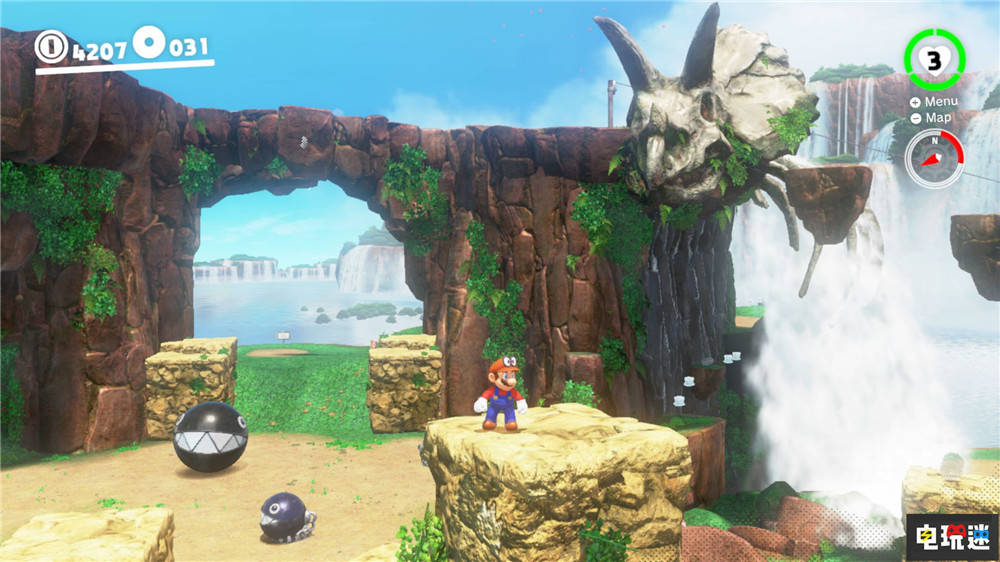Click the compass dial
1000x562 pixels.
(x=934, y=158)
